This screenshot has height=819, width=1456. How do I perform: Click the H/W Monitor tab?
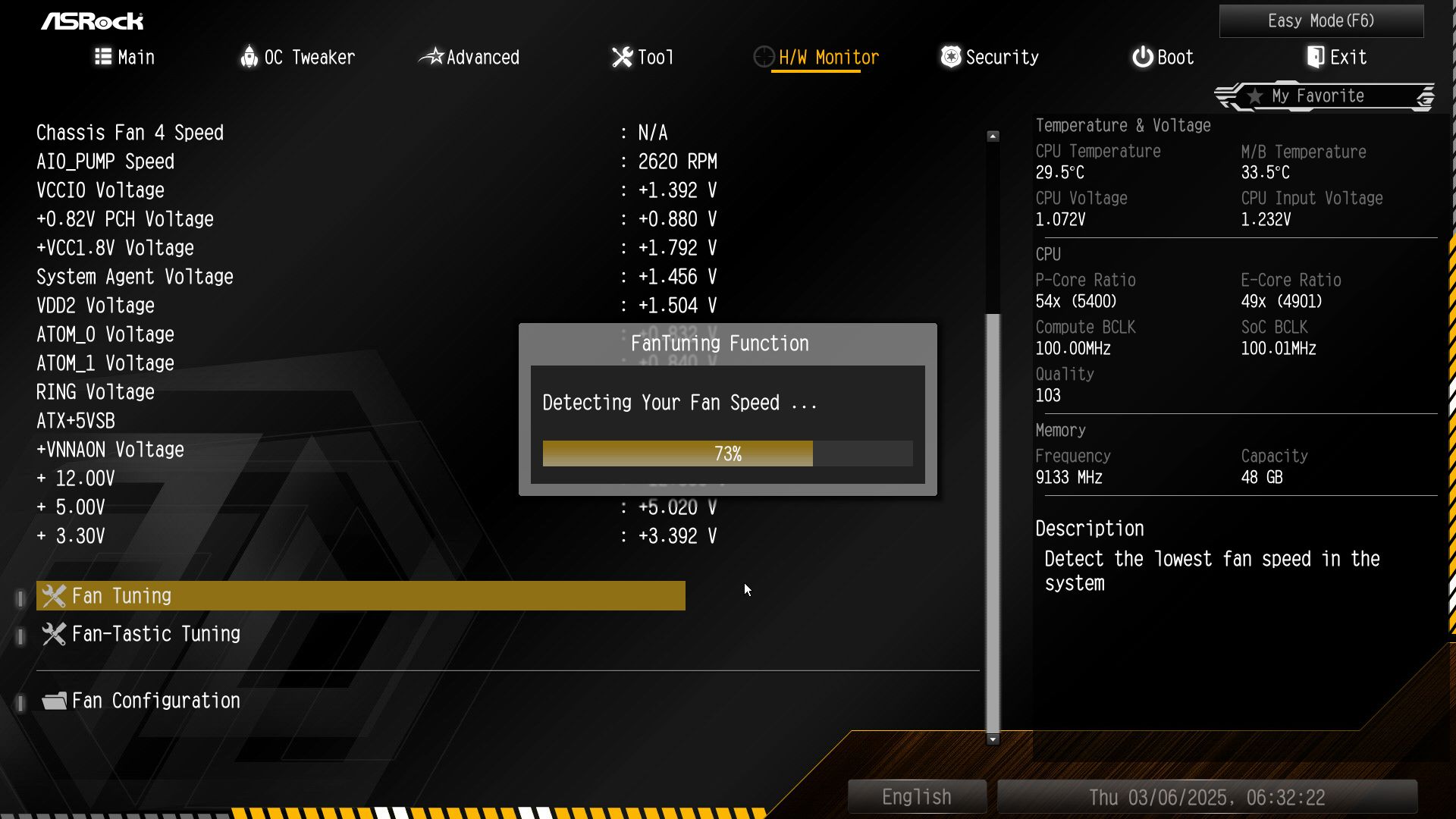click(x=816, y=58)
